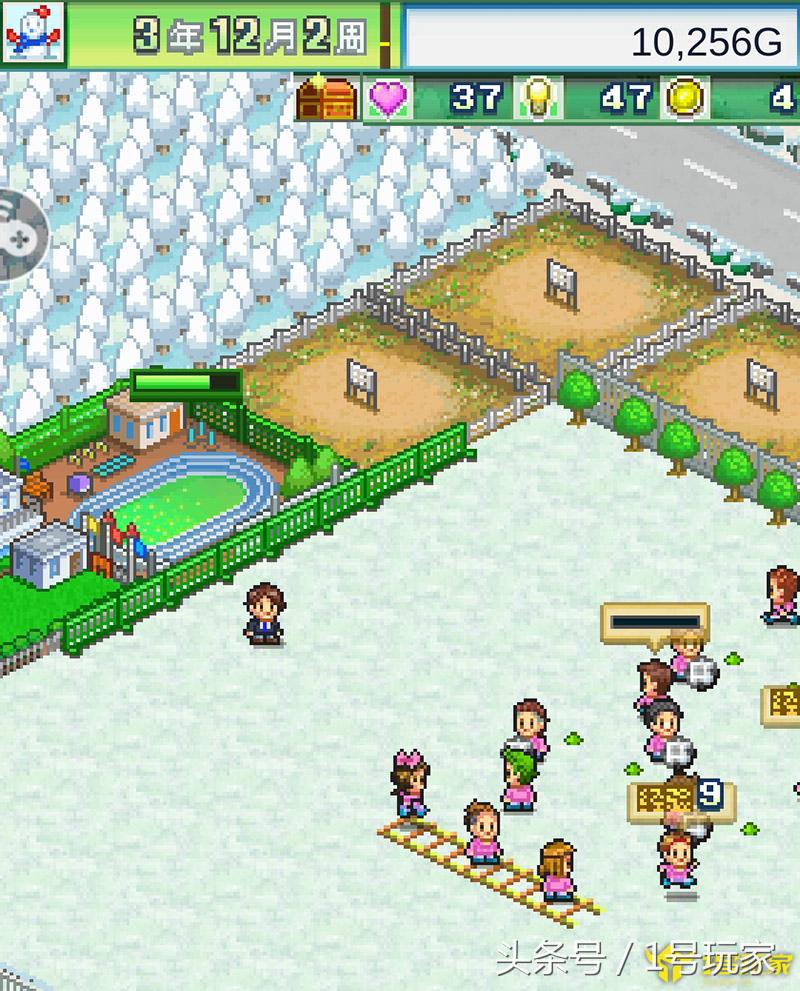
Task: Open the gamepad overlay button
Action: (x=20, y=233)
